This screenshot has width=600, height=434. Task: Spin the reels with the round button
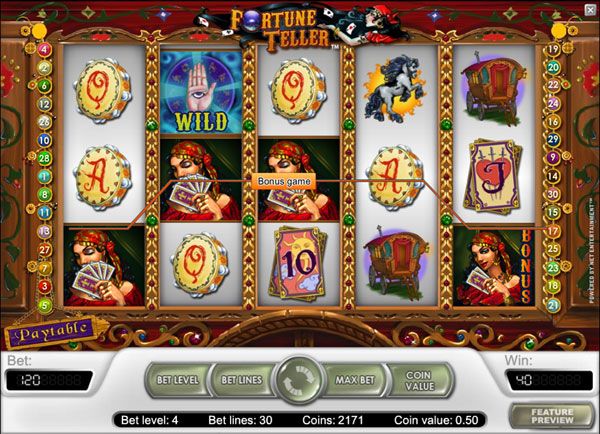298,379
